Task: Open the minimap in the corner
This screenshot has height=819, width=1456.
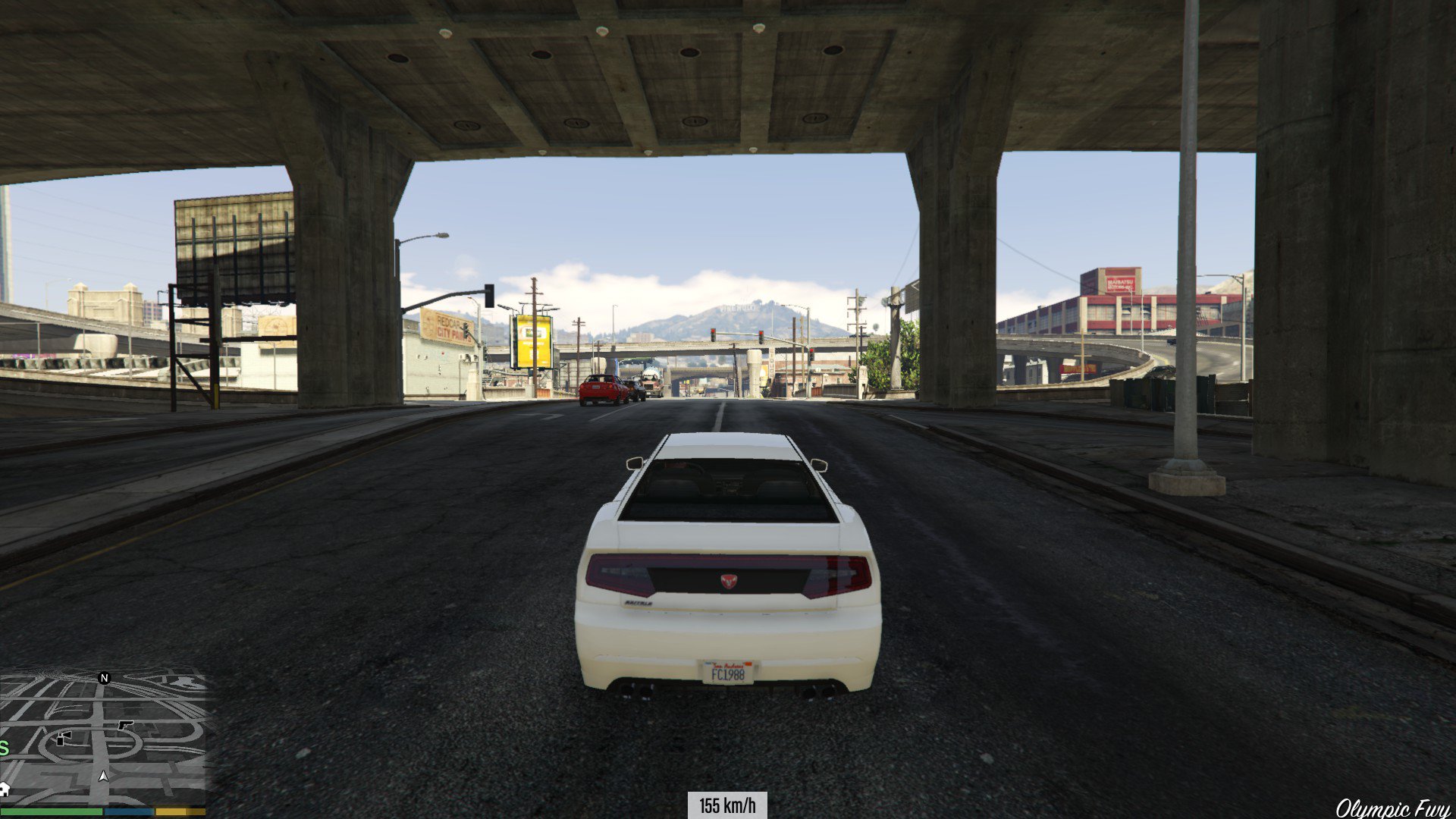Action: 102,737
